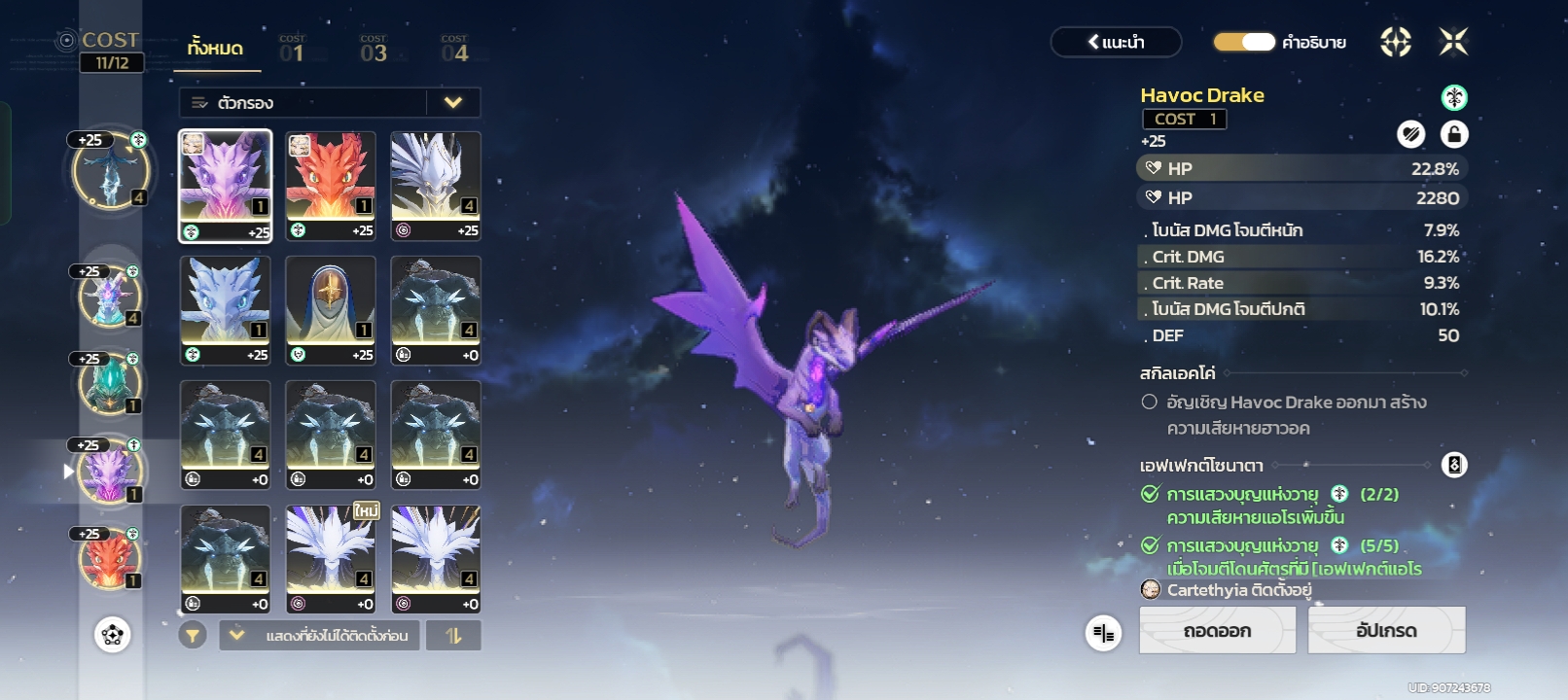The image size is (1568, 700).
Task: Close the echo screen with X
Action: tap(1453, 42)
